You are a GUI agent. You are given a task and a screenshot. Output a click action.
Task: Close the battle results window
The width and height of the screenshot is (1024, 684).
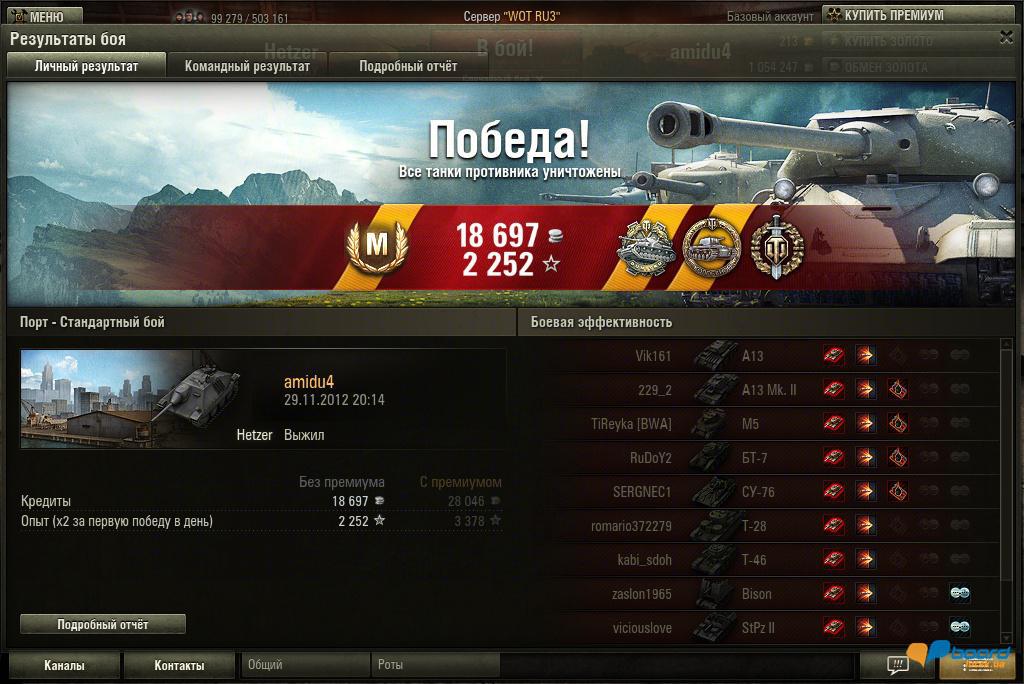tap(1006, 37)
